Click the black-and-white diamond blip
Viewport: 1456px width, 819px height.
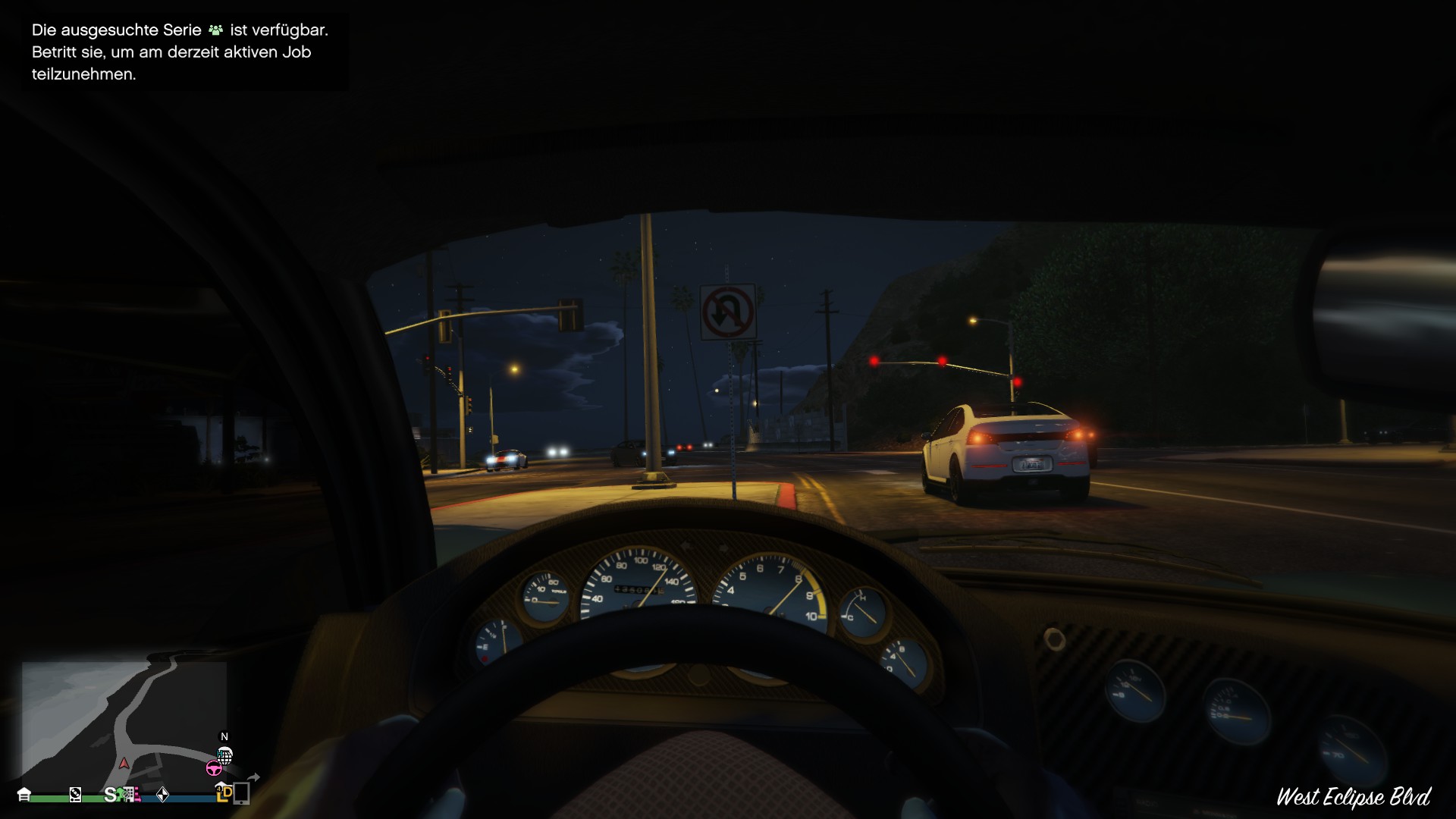162,794
